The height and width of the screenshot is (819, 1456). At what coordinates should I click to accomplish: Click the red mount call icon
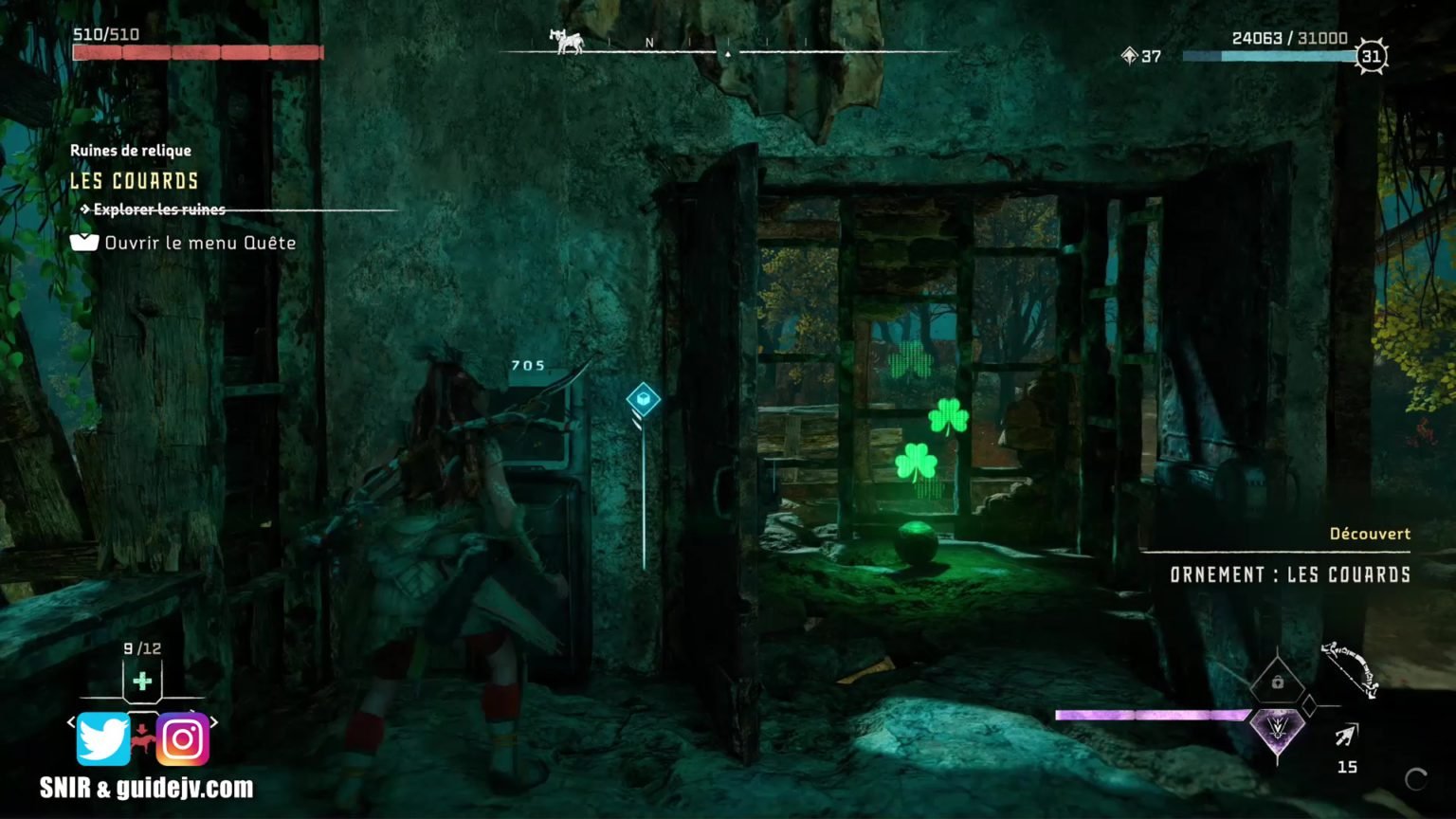click(x=142, y=736)
